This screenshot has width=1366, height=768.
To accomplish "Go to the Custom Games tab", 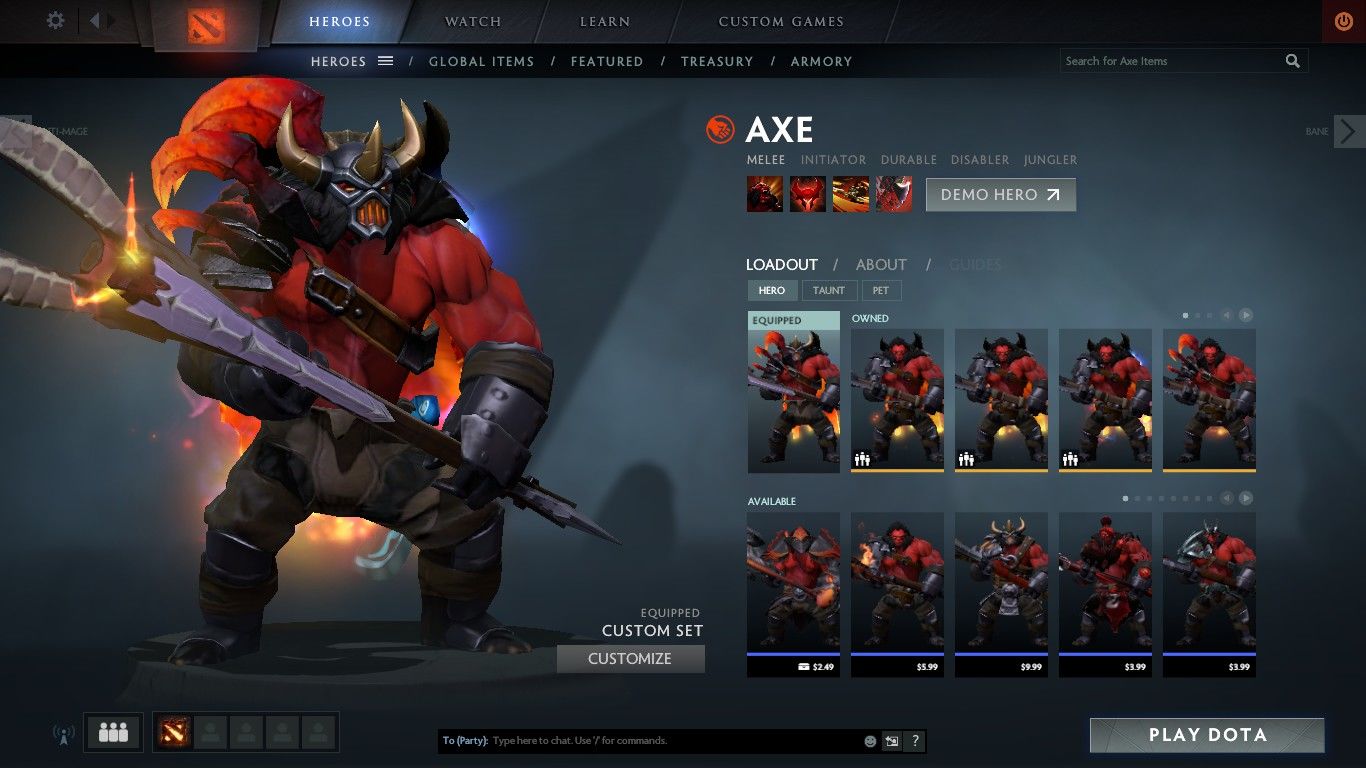I will (x=781, y=21).
